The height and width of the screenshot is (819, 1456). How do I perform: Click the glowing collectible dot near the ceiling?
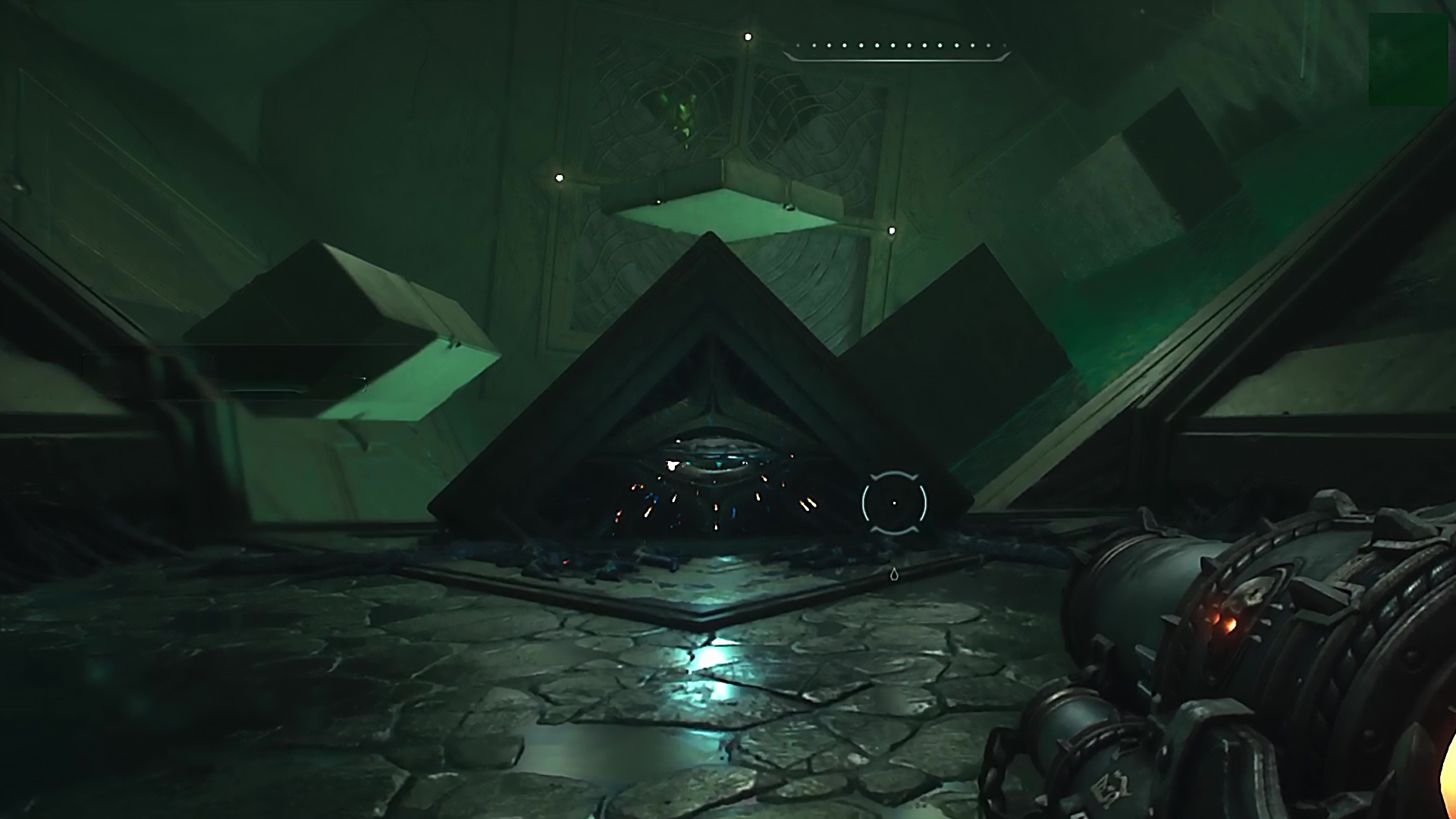(748, 36)
